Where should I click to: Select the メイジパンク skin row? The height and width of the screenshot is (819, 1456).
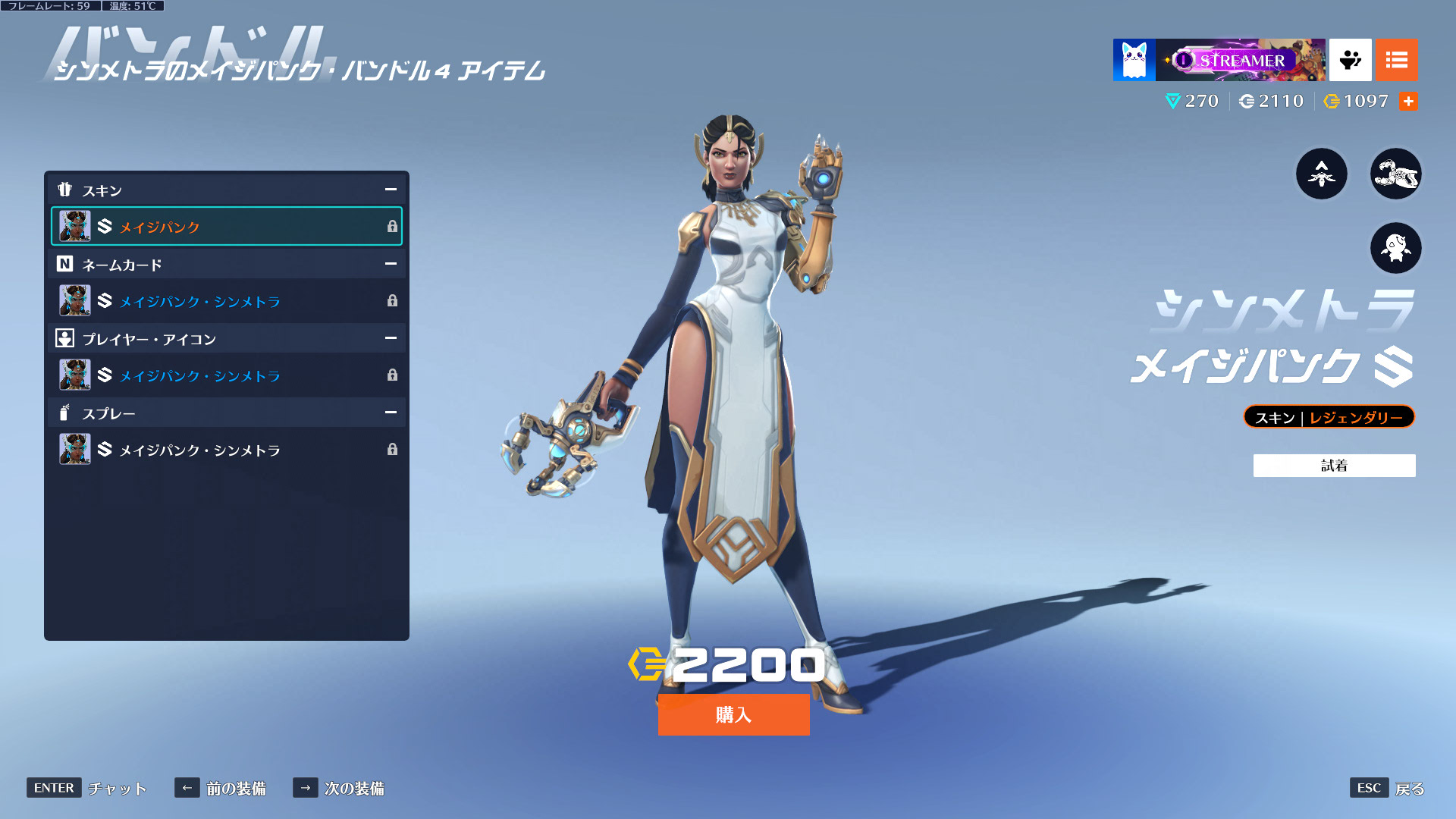click(x=226, y=226)
